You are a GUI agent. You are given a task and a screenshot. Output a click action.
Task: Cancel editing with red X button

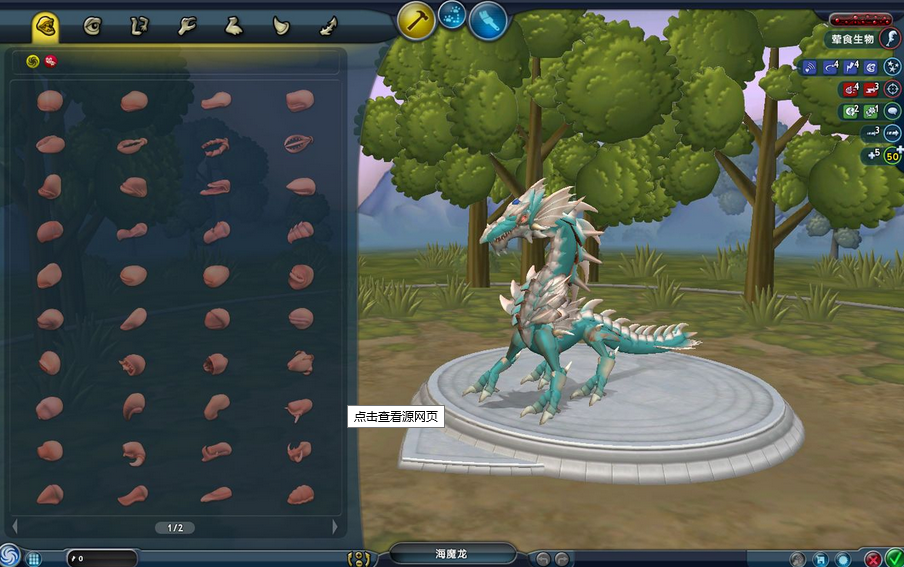[x=873, y=558]
